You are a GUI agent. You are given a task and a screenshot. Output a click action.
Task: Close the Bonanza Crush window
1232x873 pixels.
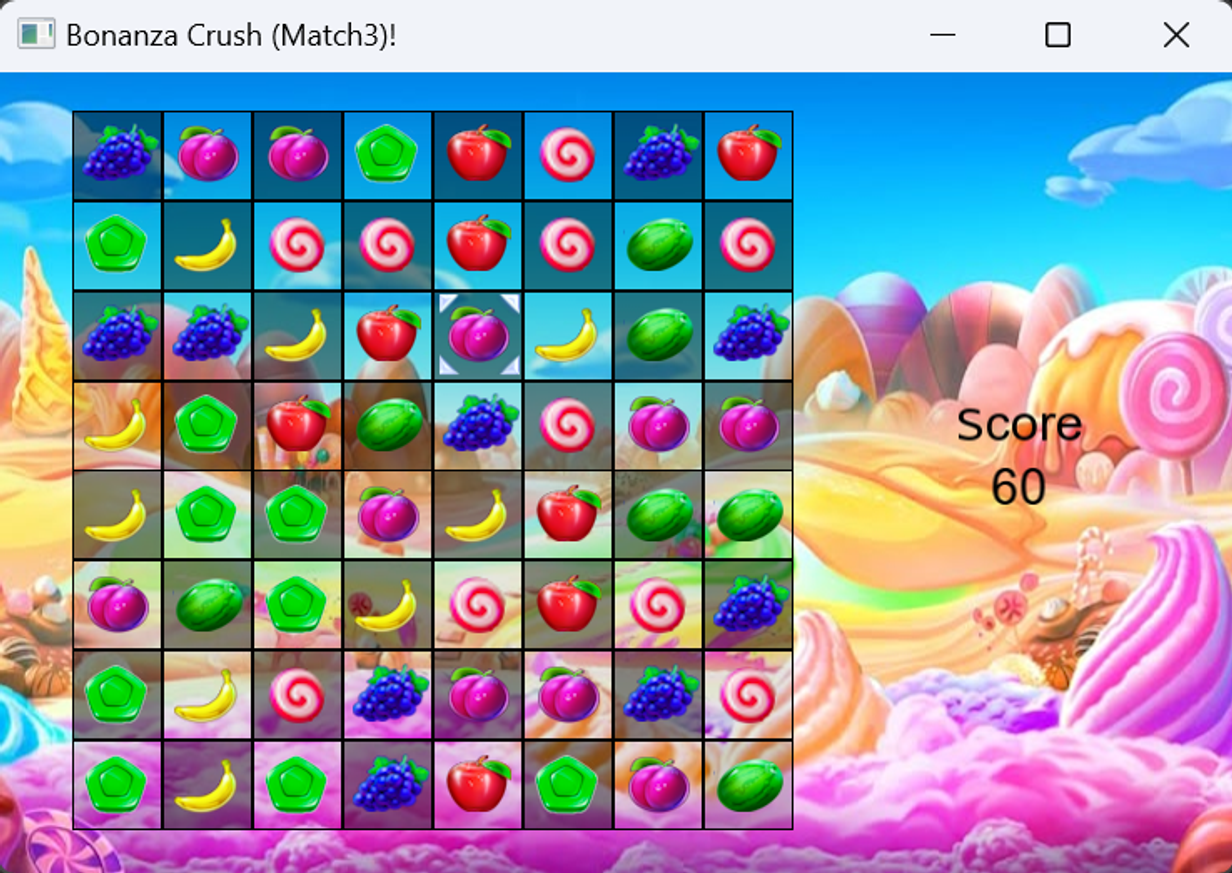[1176, 35]
